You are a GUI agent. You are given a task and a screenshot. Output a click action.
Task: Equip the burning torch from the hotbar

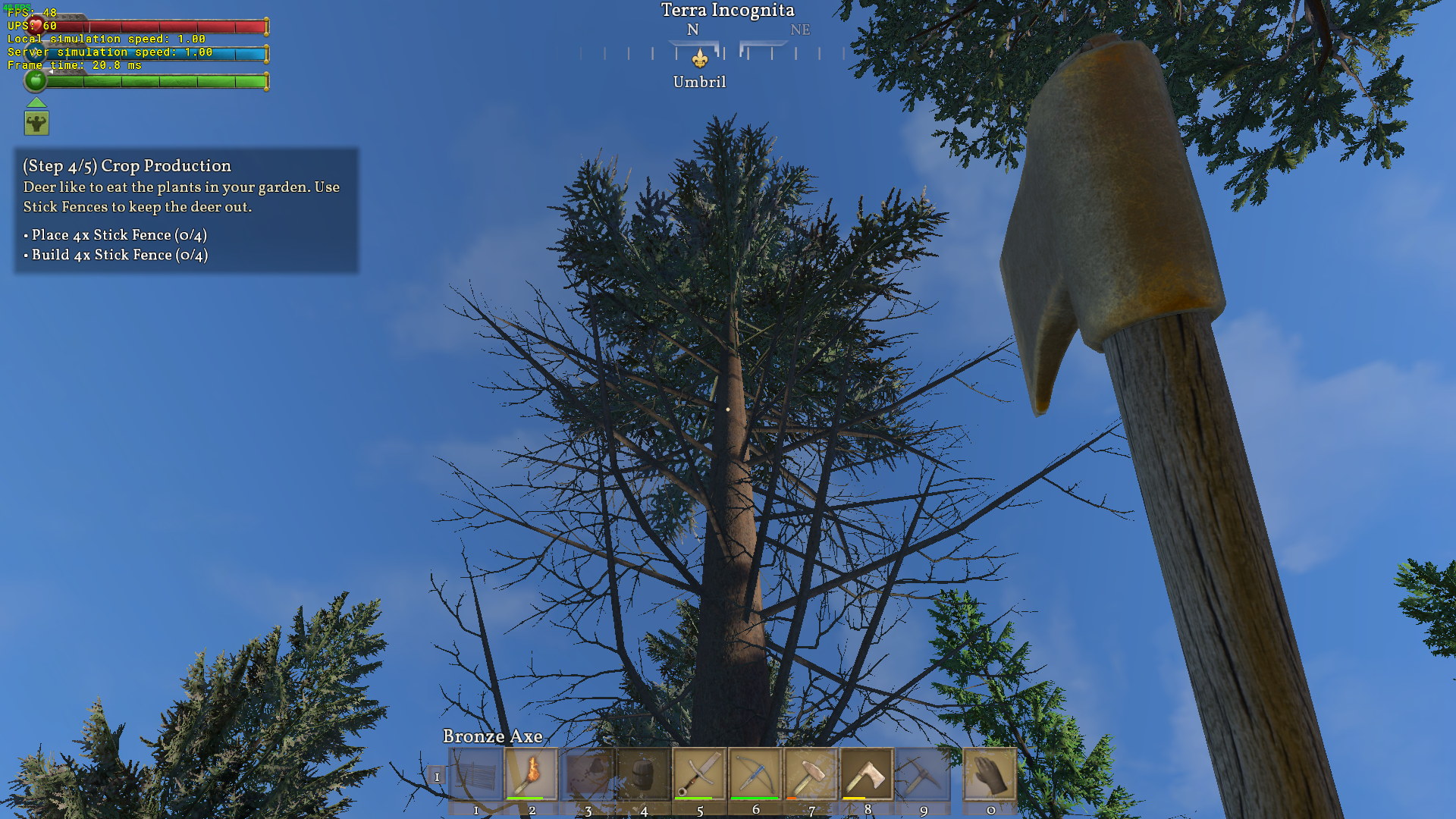(532, 775)
